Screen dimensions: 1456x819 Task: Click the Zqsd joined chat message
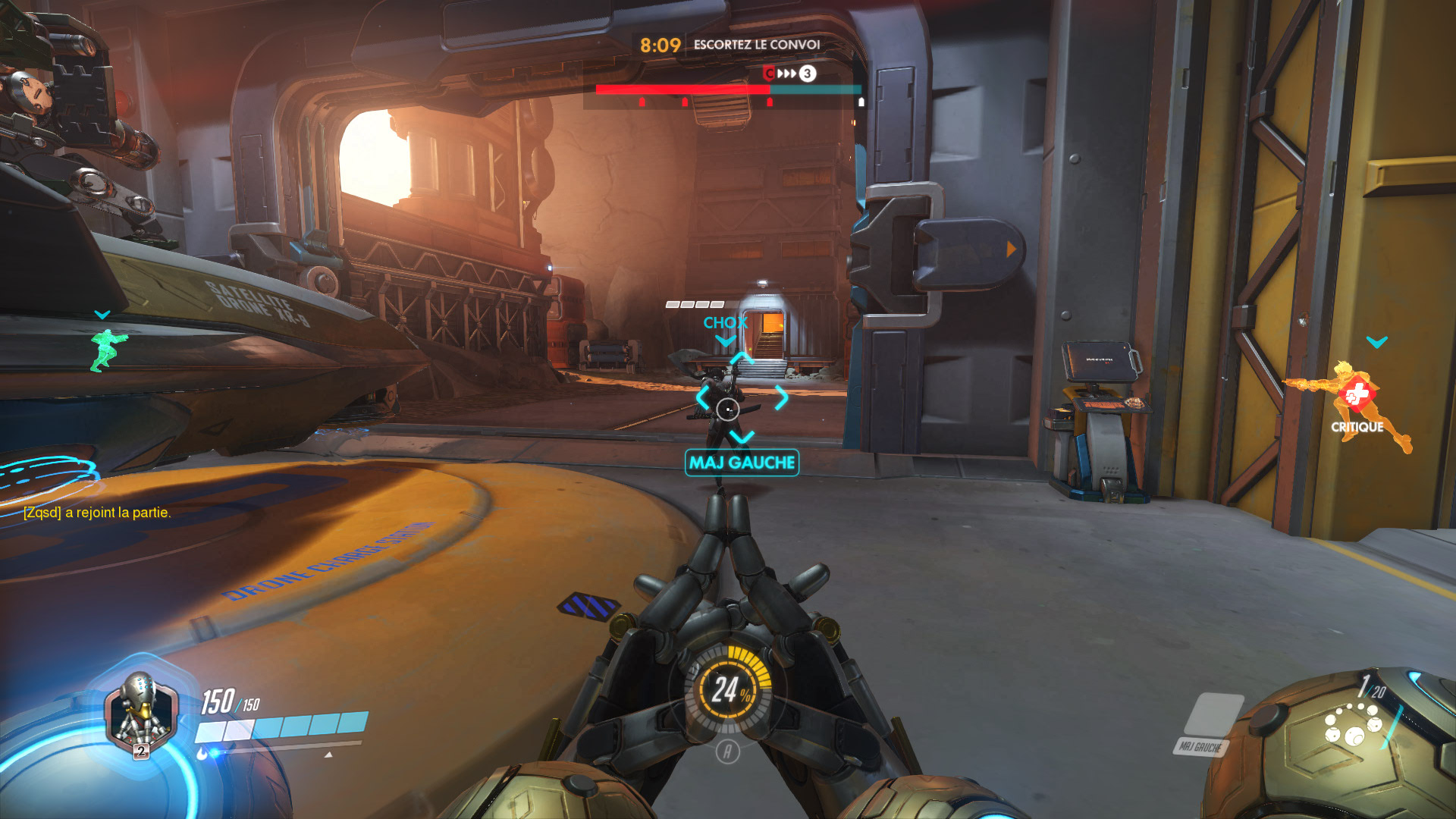coord(97,513)
